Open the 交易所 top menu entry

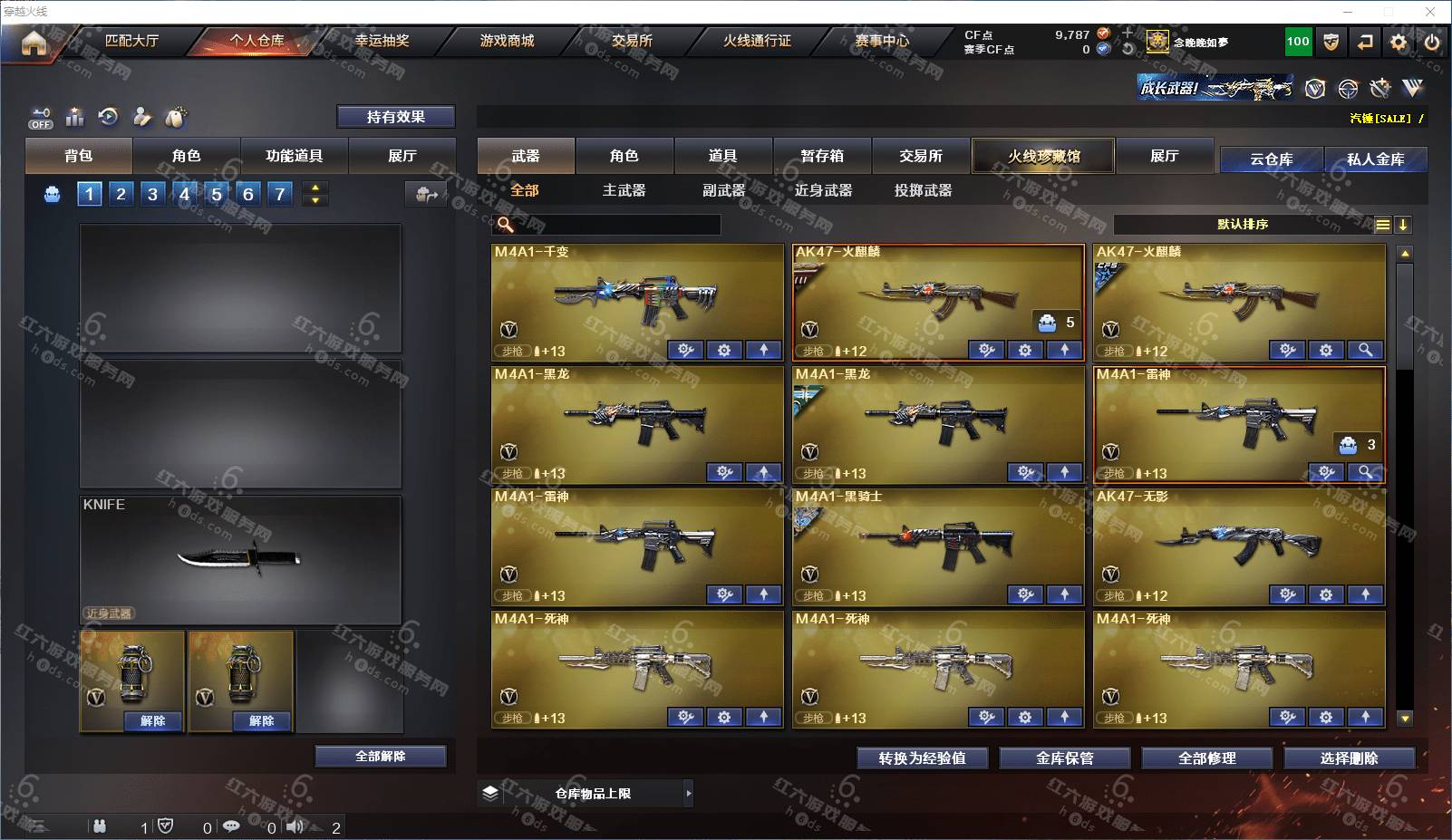632,41
